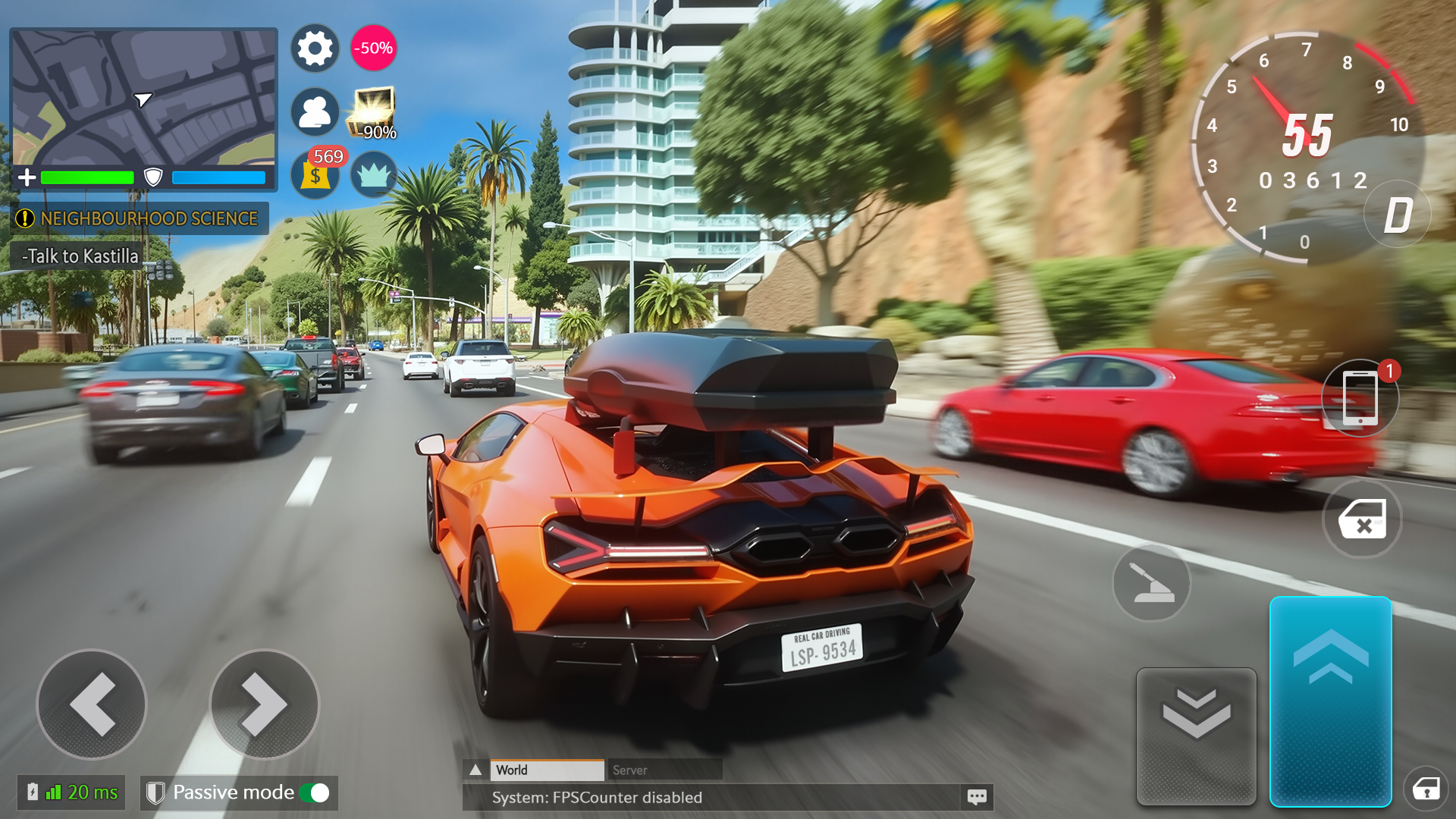This screenshot has height=819, width=1456.
Task: Open the -50% discount offer
Action: (373, 48)
